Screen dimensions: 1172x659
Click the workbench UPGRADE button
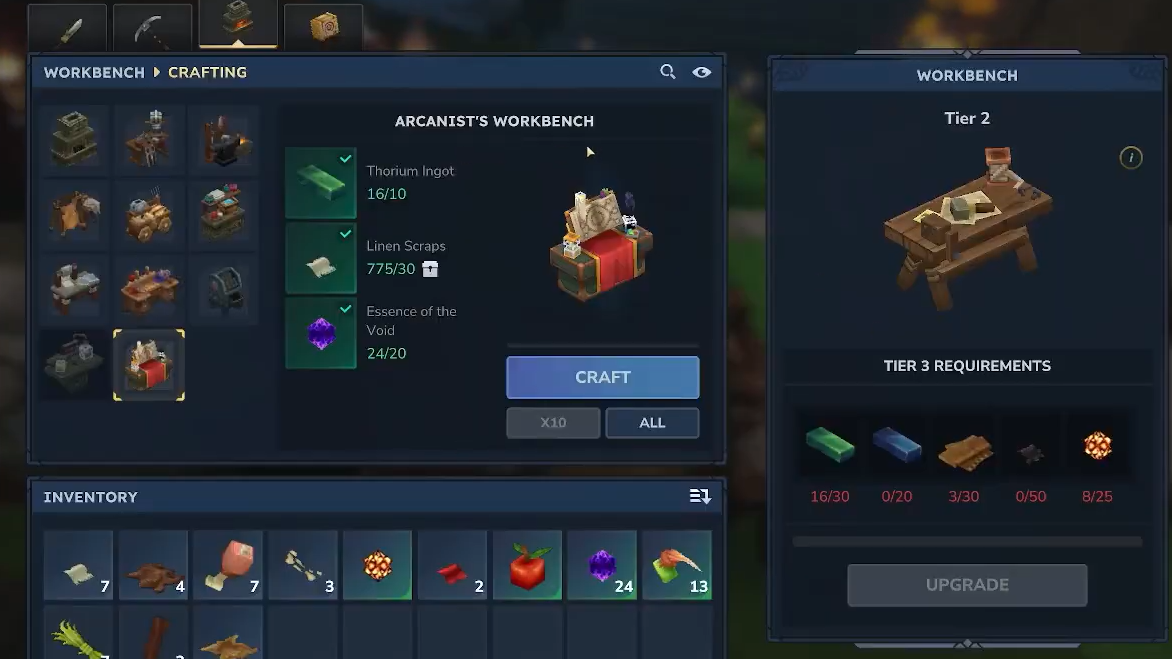tap(967, 585)
